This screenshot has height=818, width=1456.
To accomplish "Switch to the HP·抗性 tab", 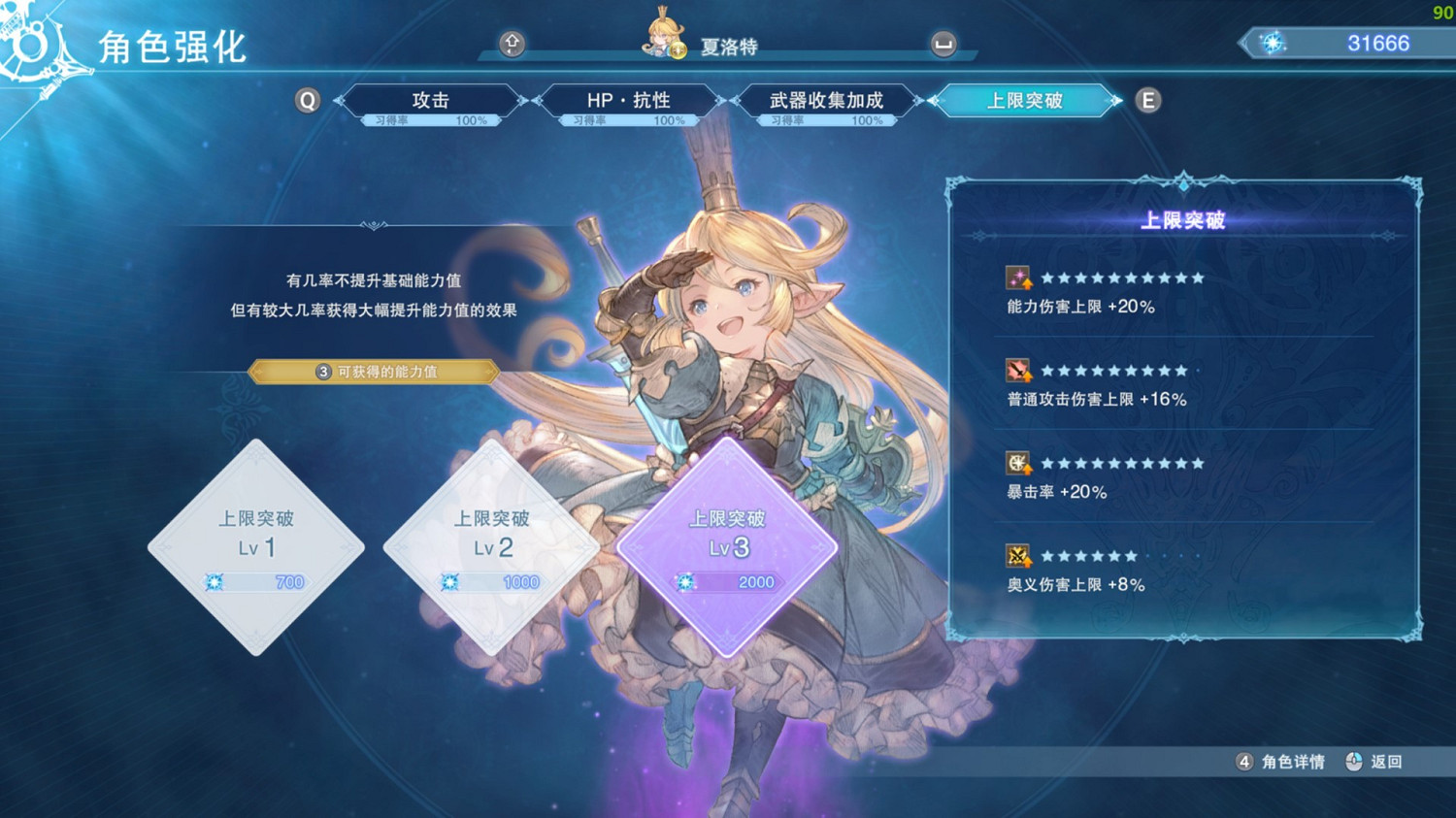I will click(630, 99).
